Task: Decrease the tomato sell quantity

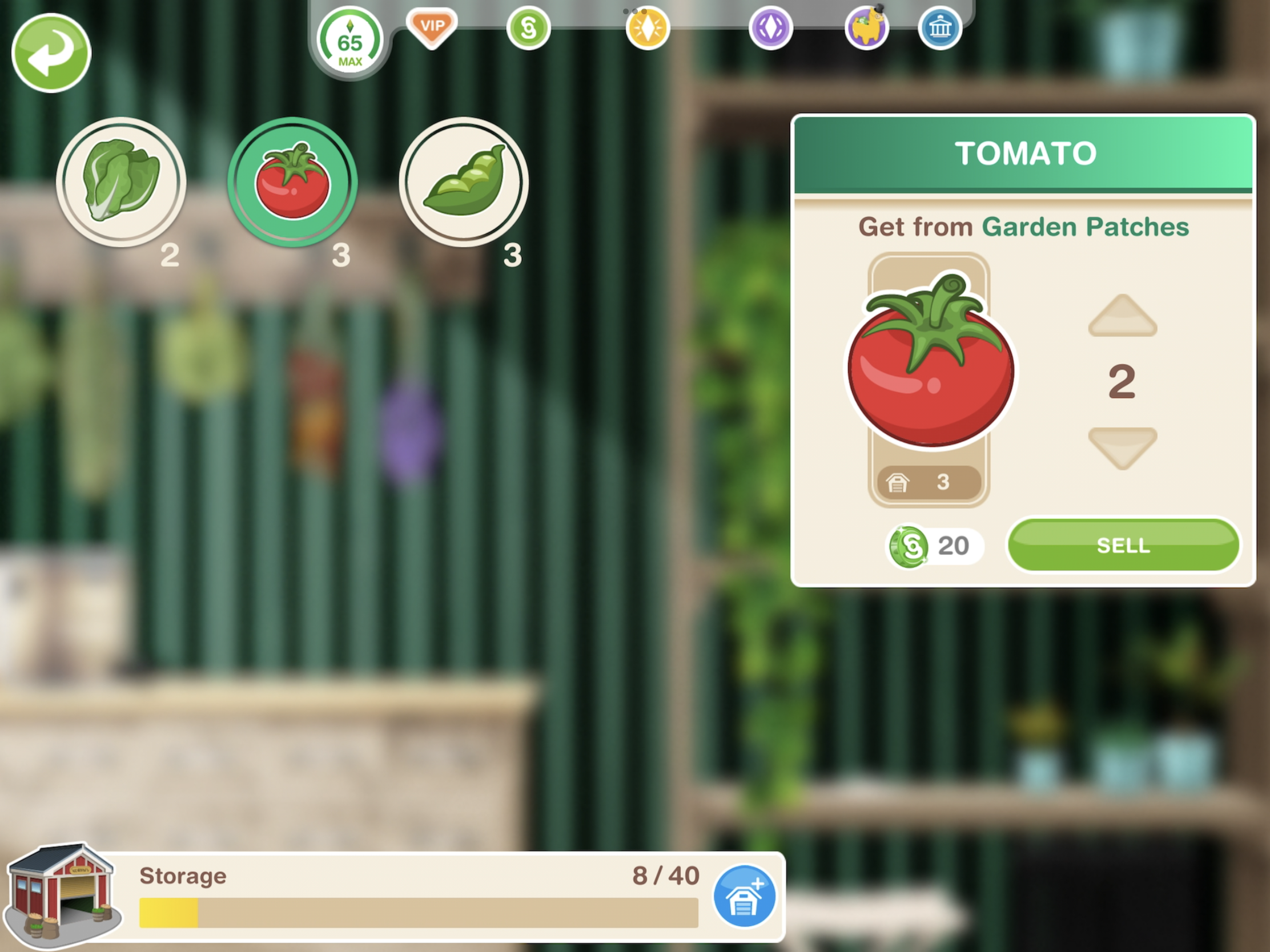Action: pyautogui.click(x=1122, y=447)
